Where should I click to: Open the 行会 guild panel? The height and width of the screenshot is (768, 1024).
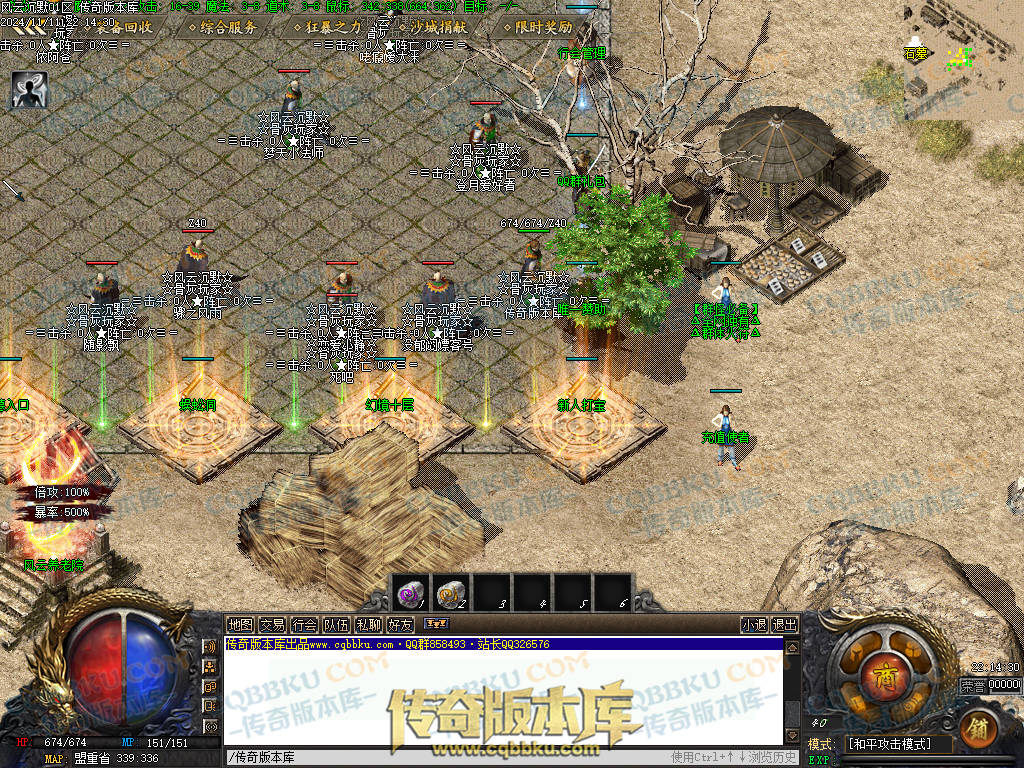coord(304,625)
